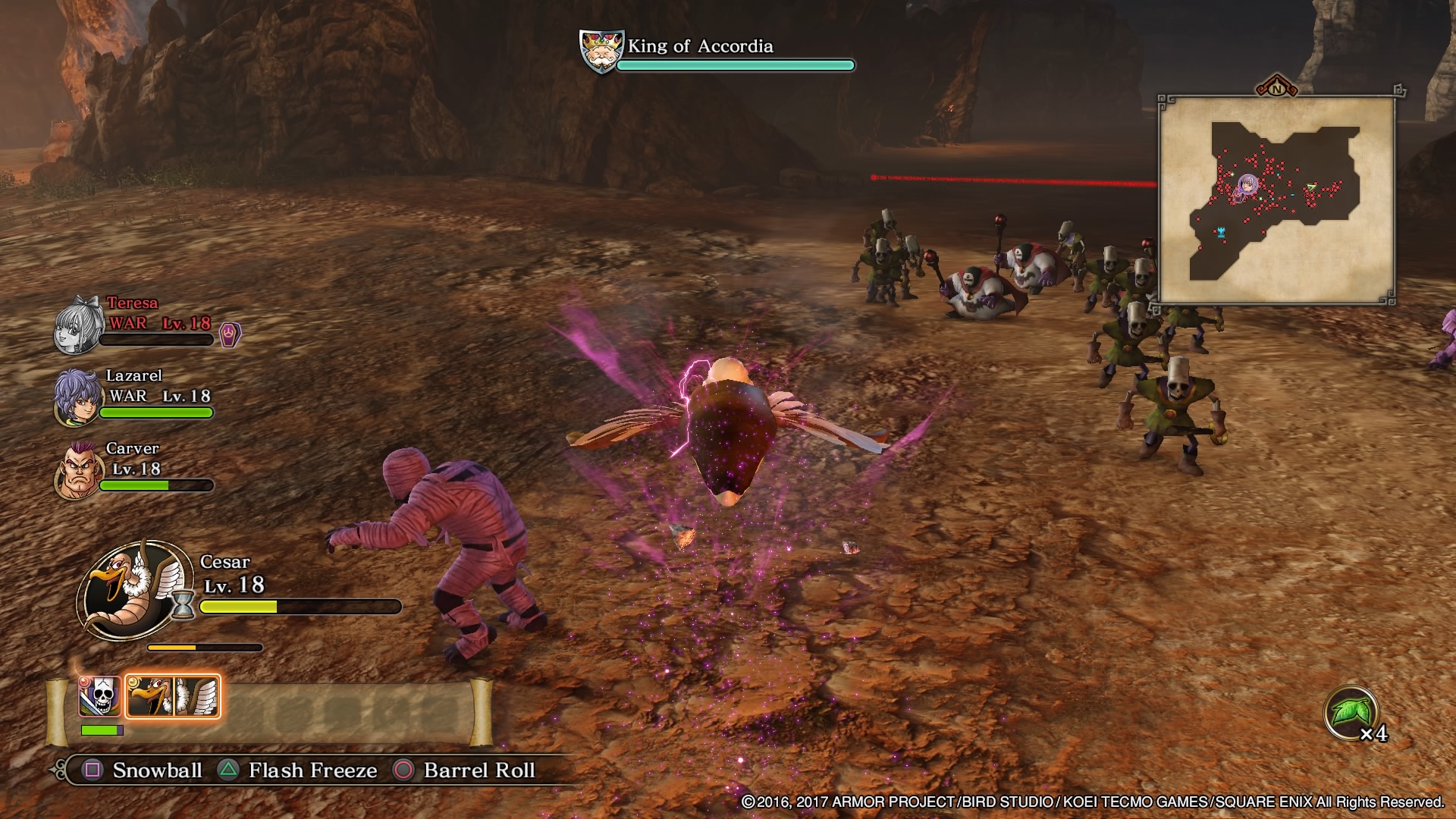Activate the highlighted bird monster medal
1456x819 pixels.
173,696
